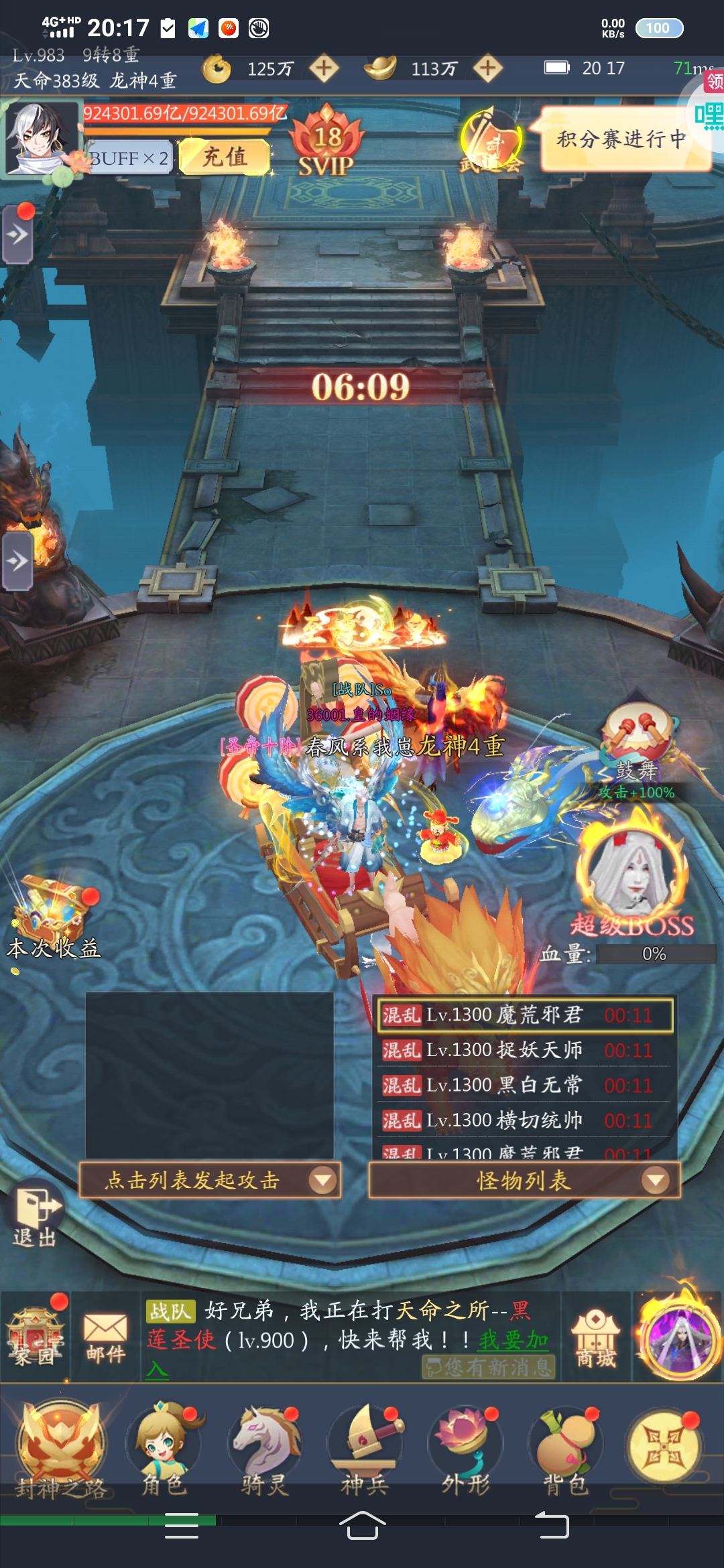Open the 商城 shop
This screenshot has width=724, height=1568.
(x=596, y=1338)
